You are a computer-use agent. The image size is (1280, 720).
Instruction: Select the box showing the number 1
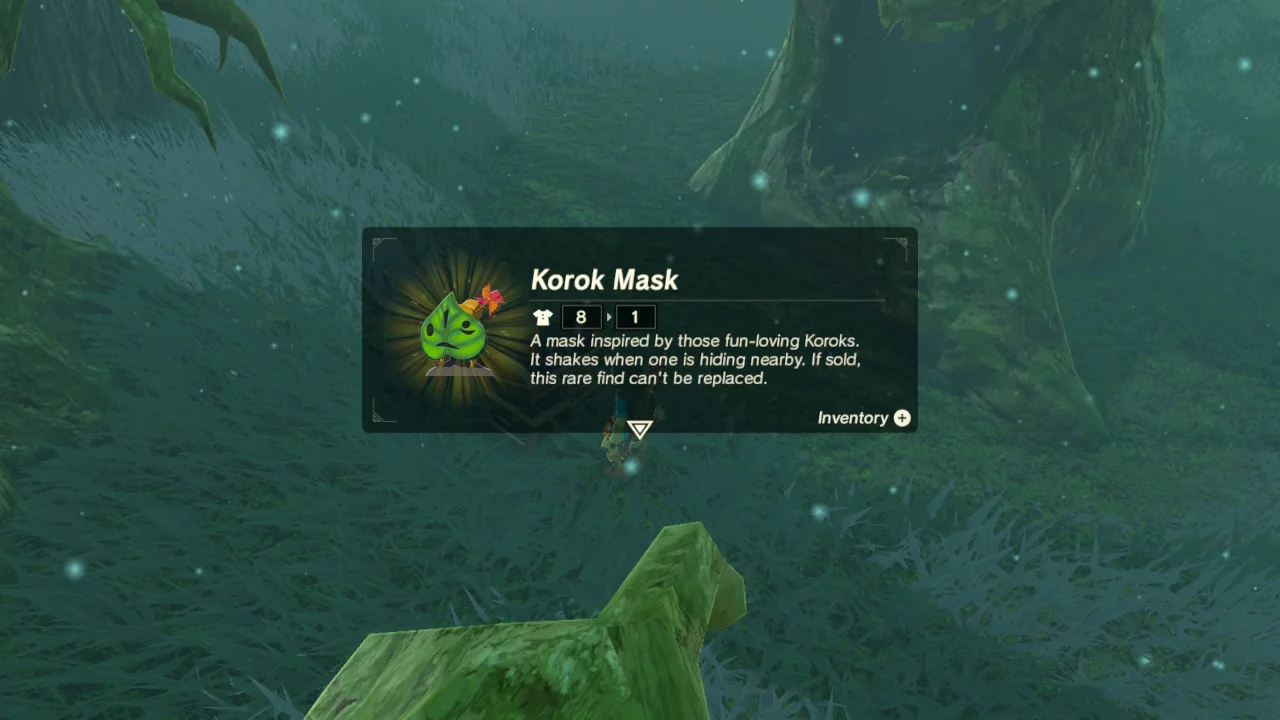point(636,317)
